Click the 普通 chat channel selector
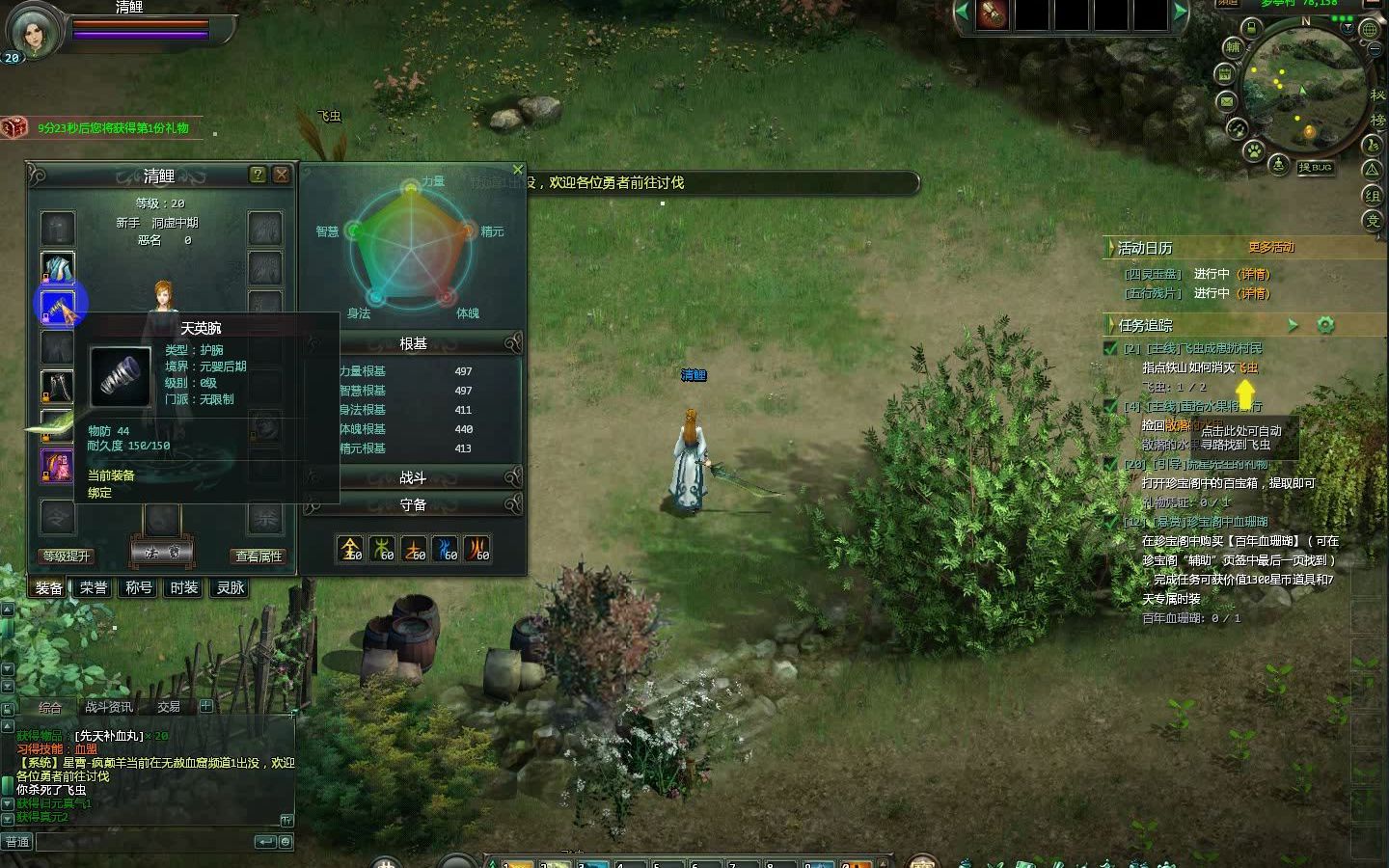This screenshot has width=1389, height=868. [17, 841]
